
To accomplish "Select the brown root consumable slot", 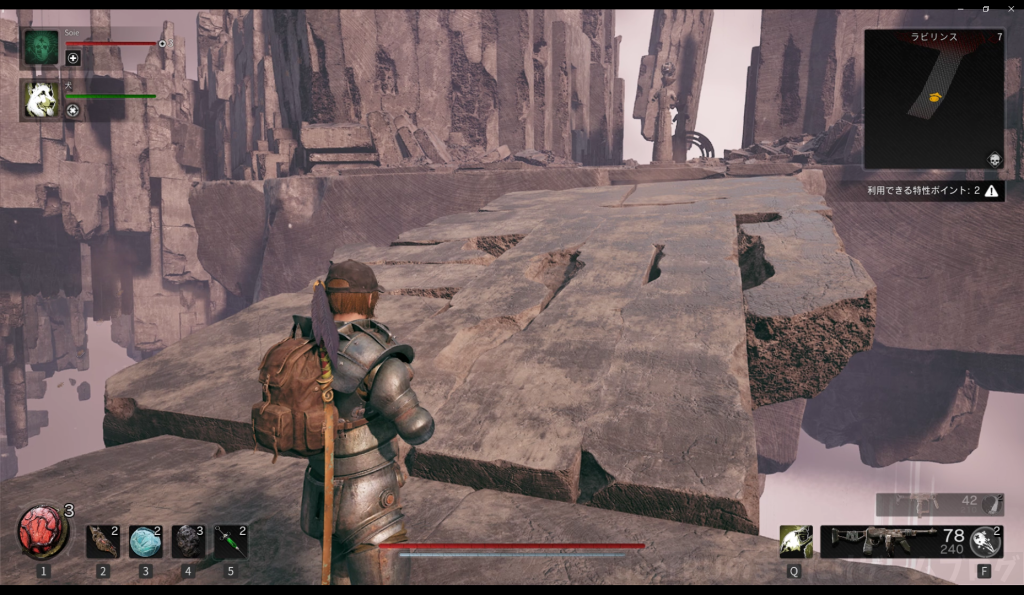I will tap(102, 541).
